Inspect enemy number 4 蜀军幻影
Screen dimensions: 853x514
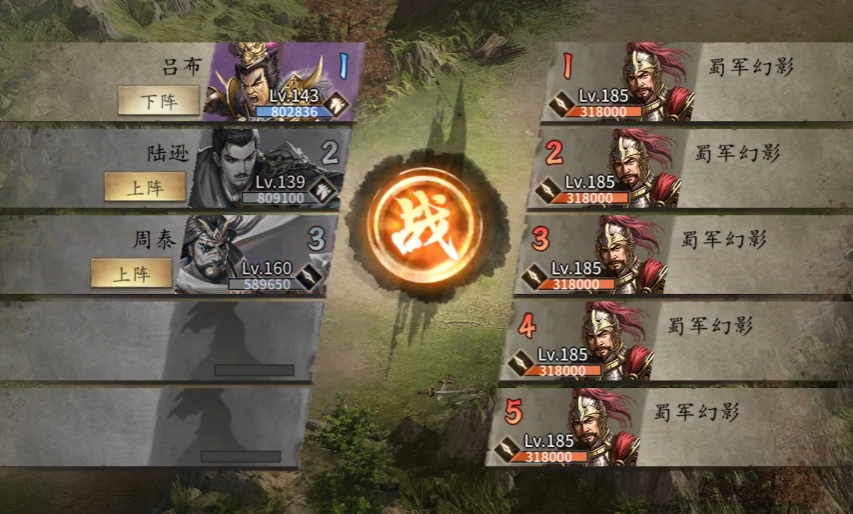[613, 339]
